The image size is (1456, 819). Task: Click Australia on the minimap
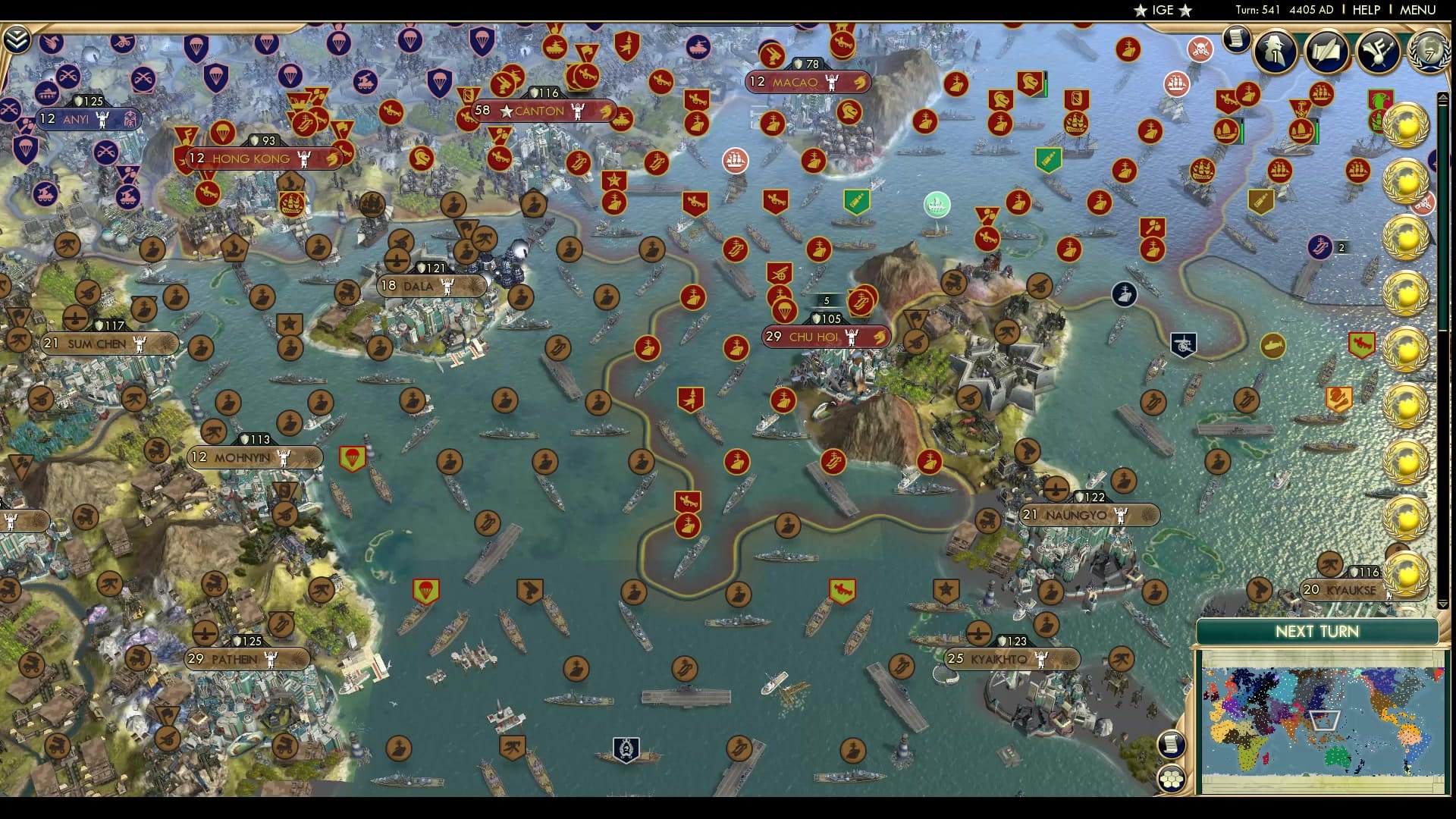[1337, 756]
